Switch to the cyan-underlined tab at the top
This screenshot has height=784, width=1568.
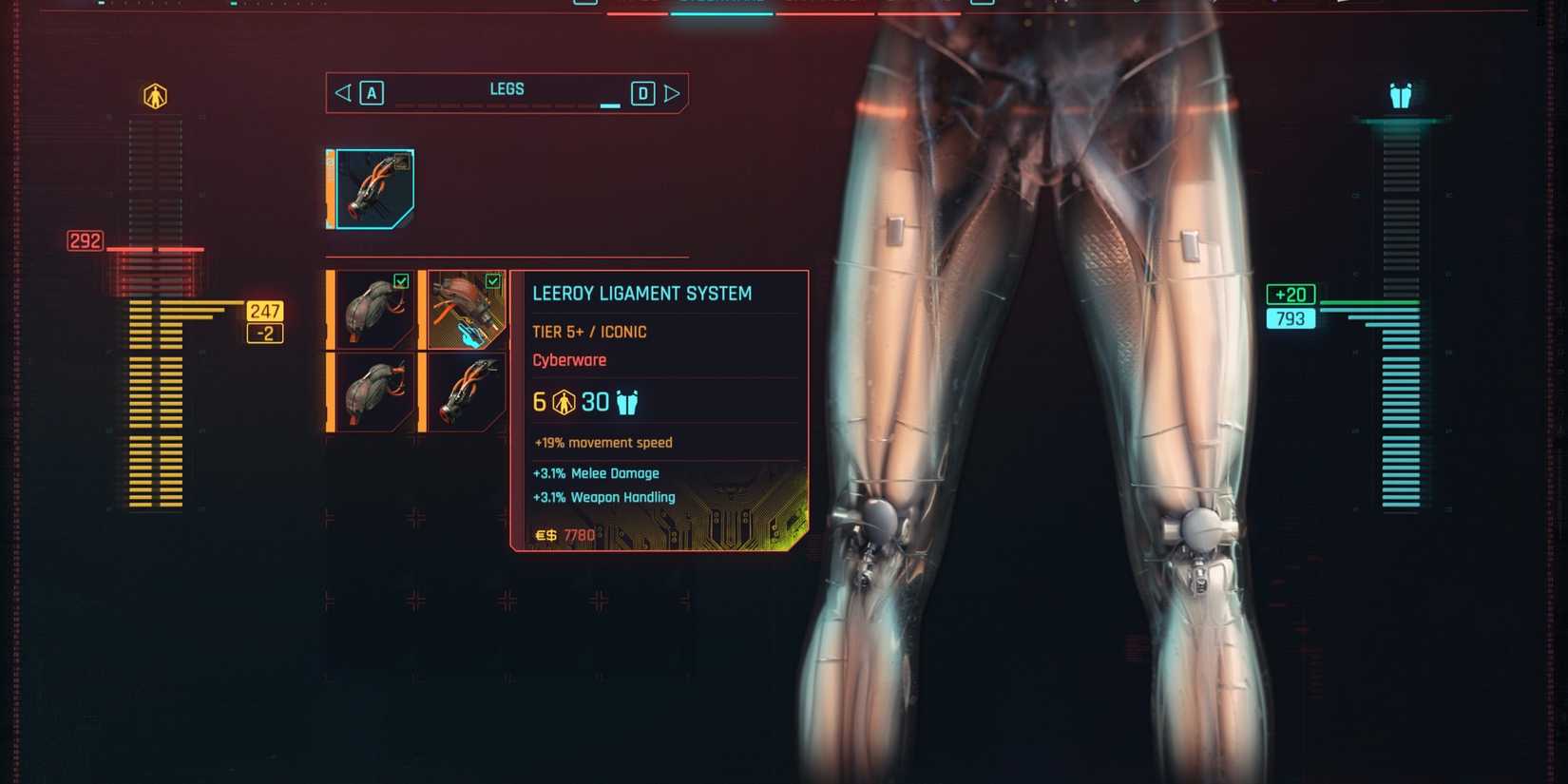coord(720,8)
